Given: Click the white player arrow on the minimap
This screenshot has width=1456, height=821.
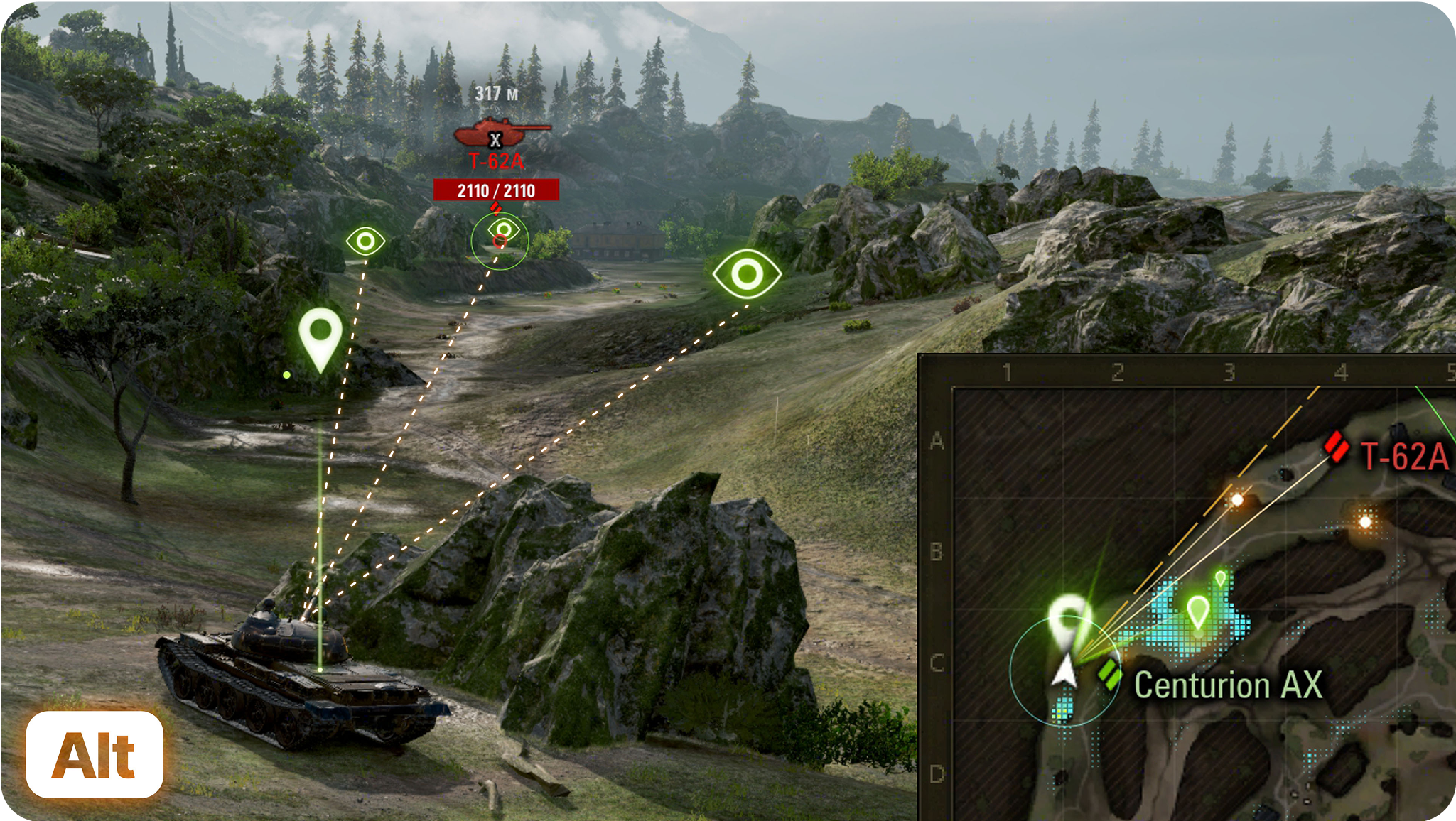Looking at the screenshot, I should click(1064, 672).
